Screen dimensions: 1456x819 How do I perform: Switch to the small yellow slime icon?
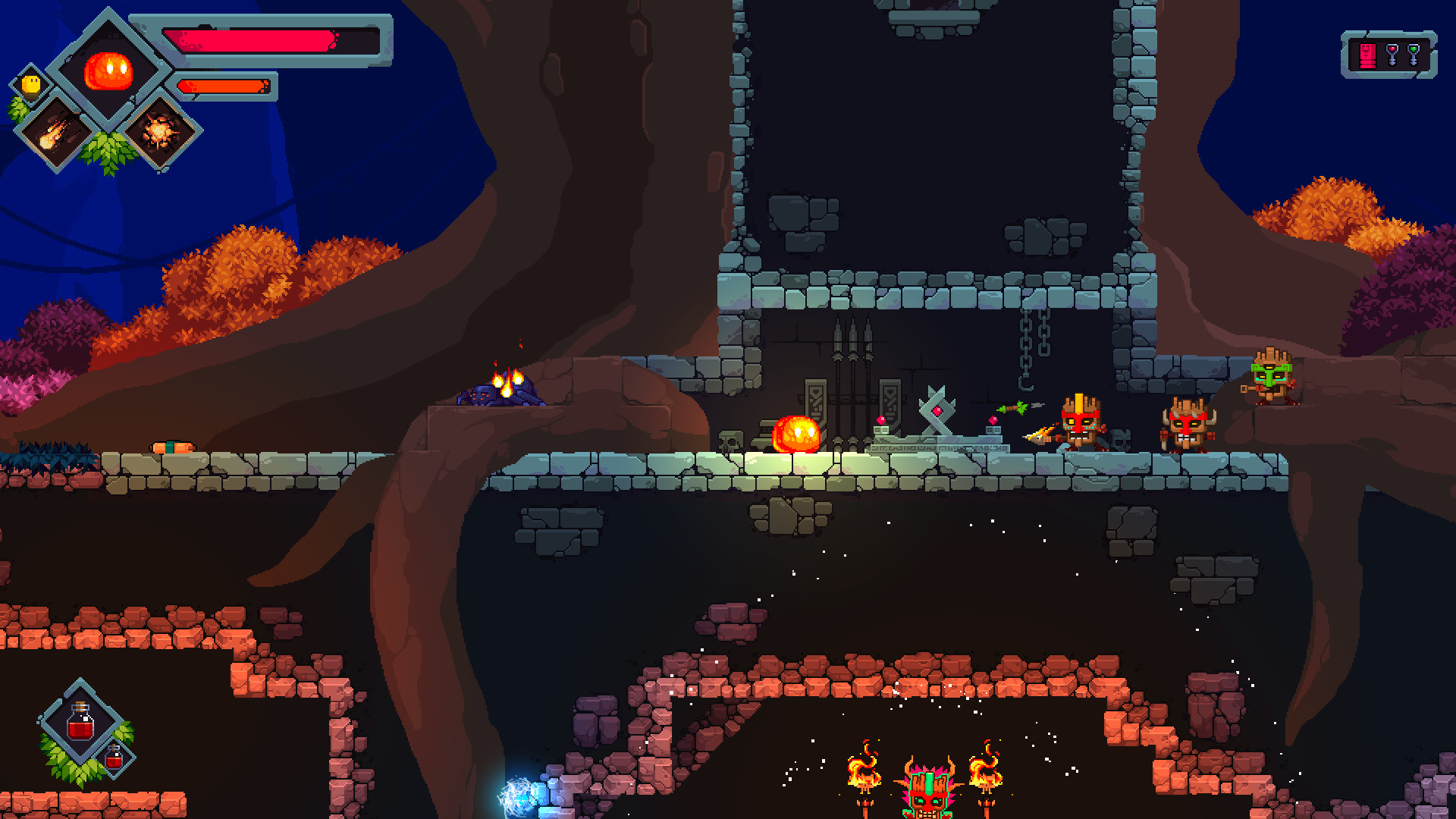(31, 84)
